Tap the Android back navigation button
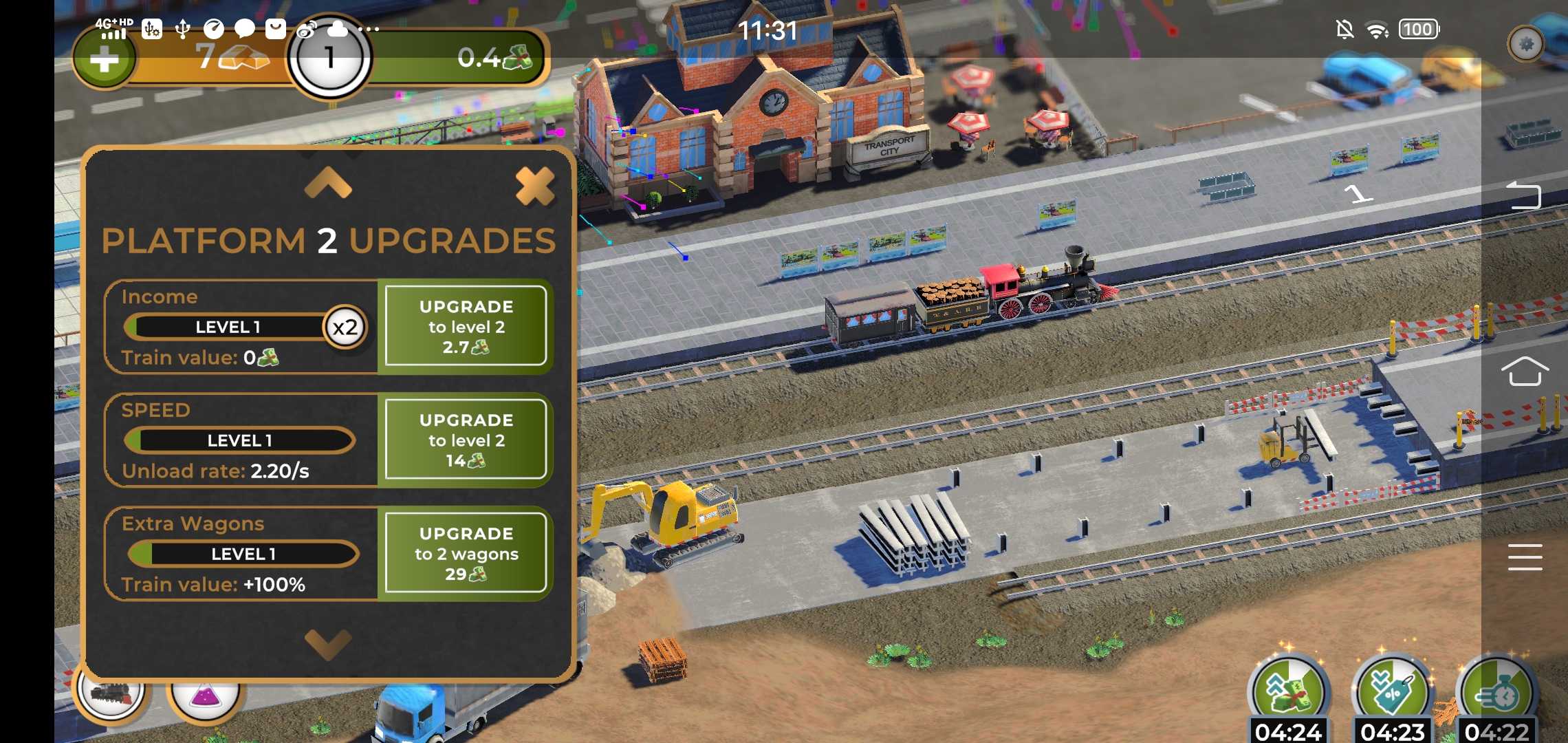Viewport: 1568px width, 743px height. click(x=1524, y=195)
